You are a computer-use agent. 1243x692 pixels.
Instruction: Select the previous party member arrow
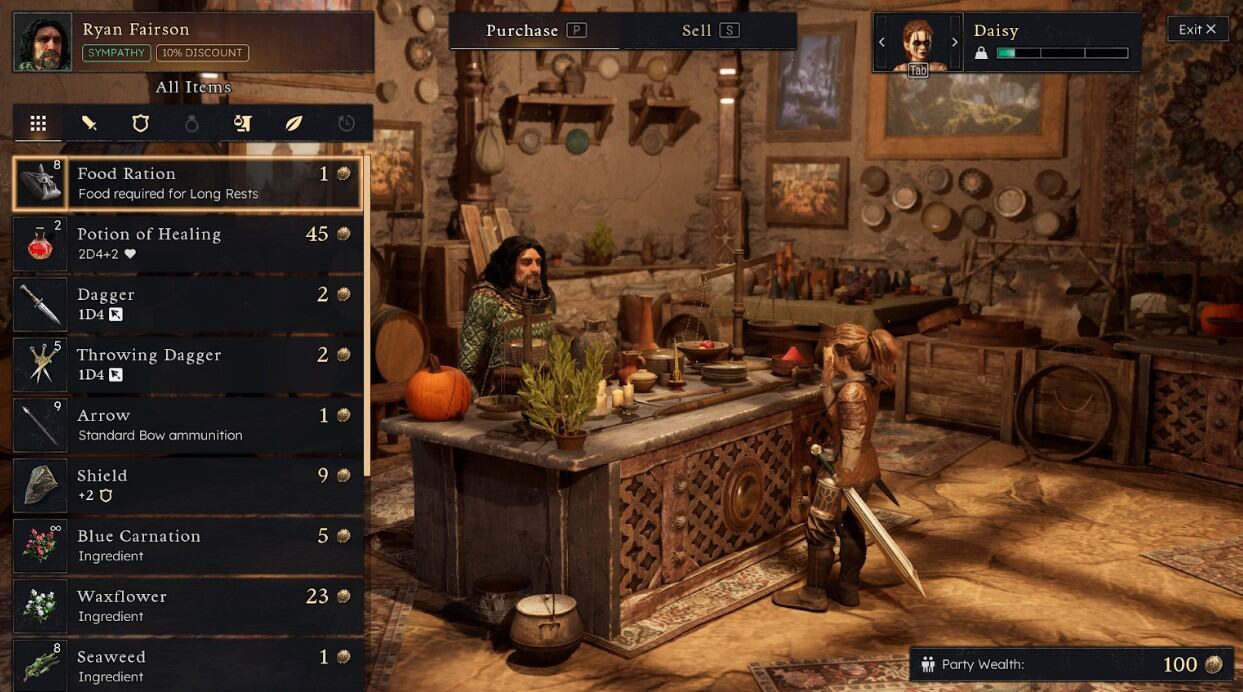tap(882, 42)
